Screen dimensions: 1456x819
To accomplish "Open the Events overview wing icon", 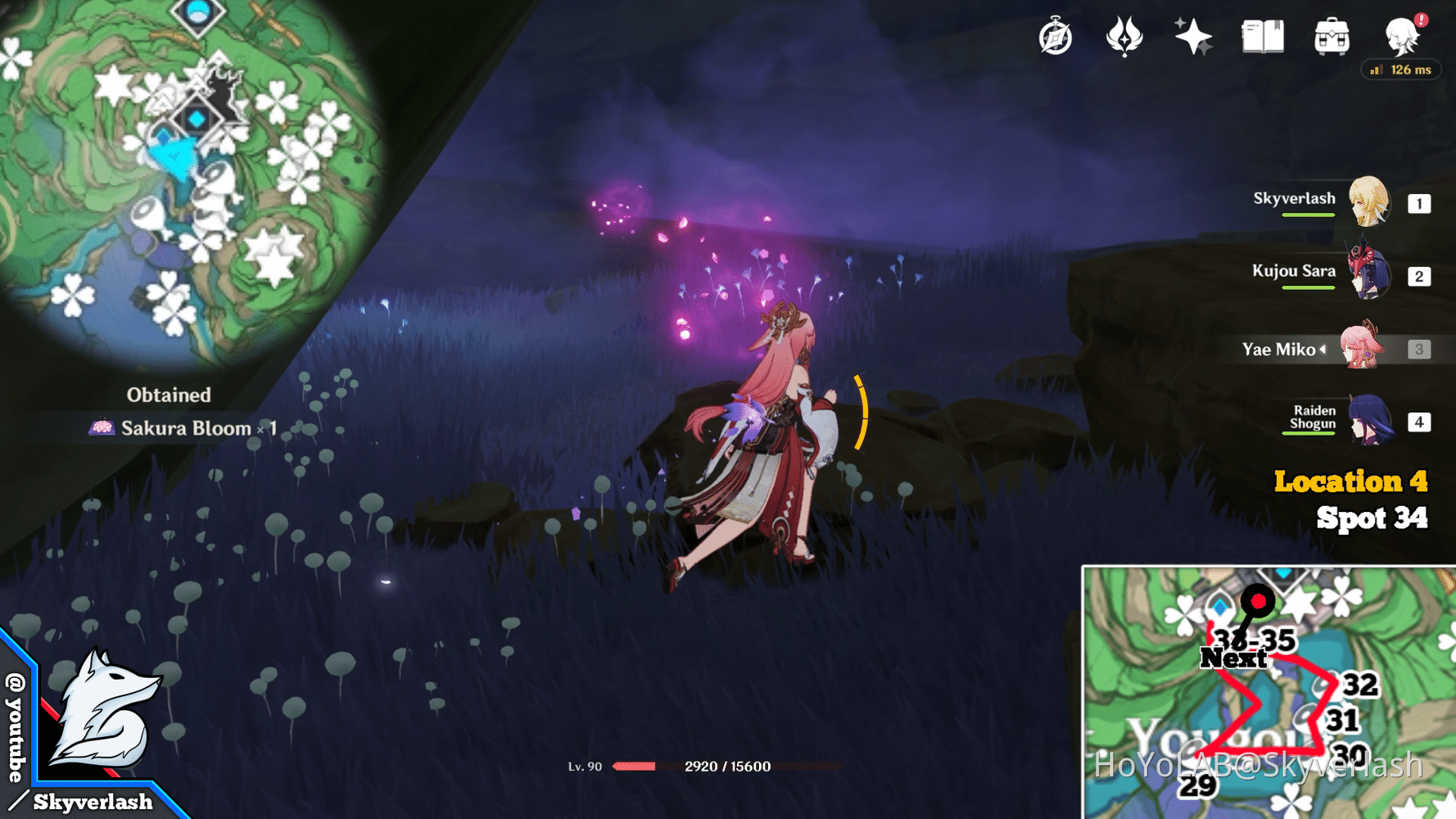I will pyautogui.click(x=1124, y=36).
